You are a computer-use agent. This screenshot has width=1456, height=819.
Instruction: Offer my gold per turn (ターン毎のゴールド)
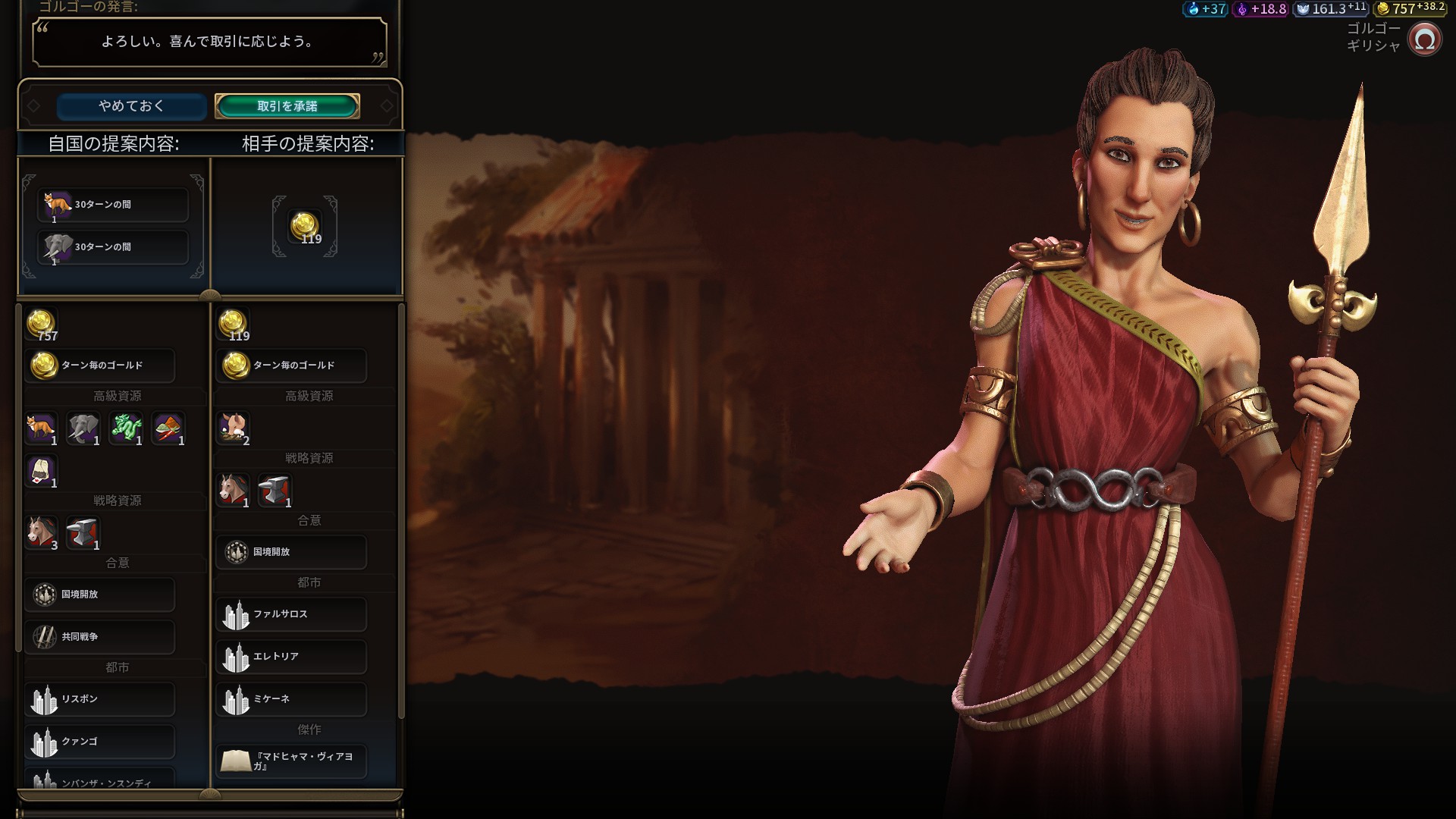pos(100,366)
